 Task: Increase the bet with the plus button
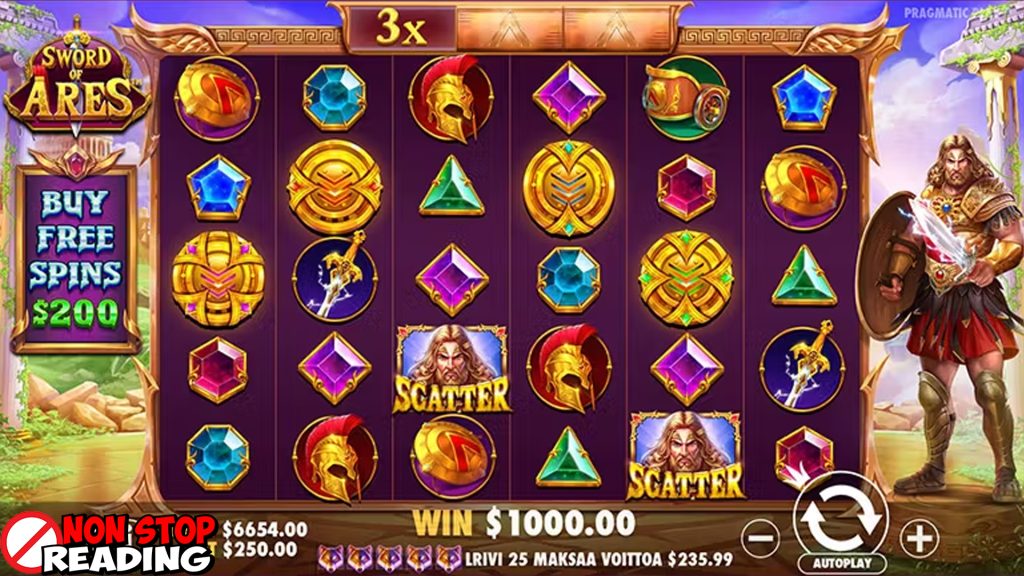918,538
